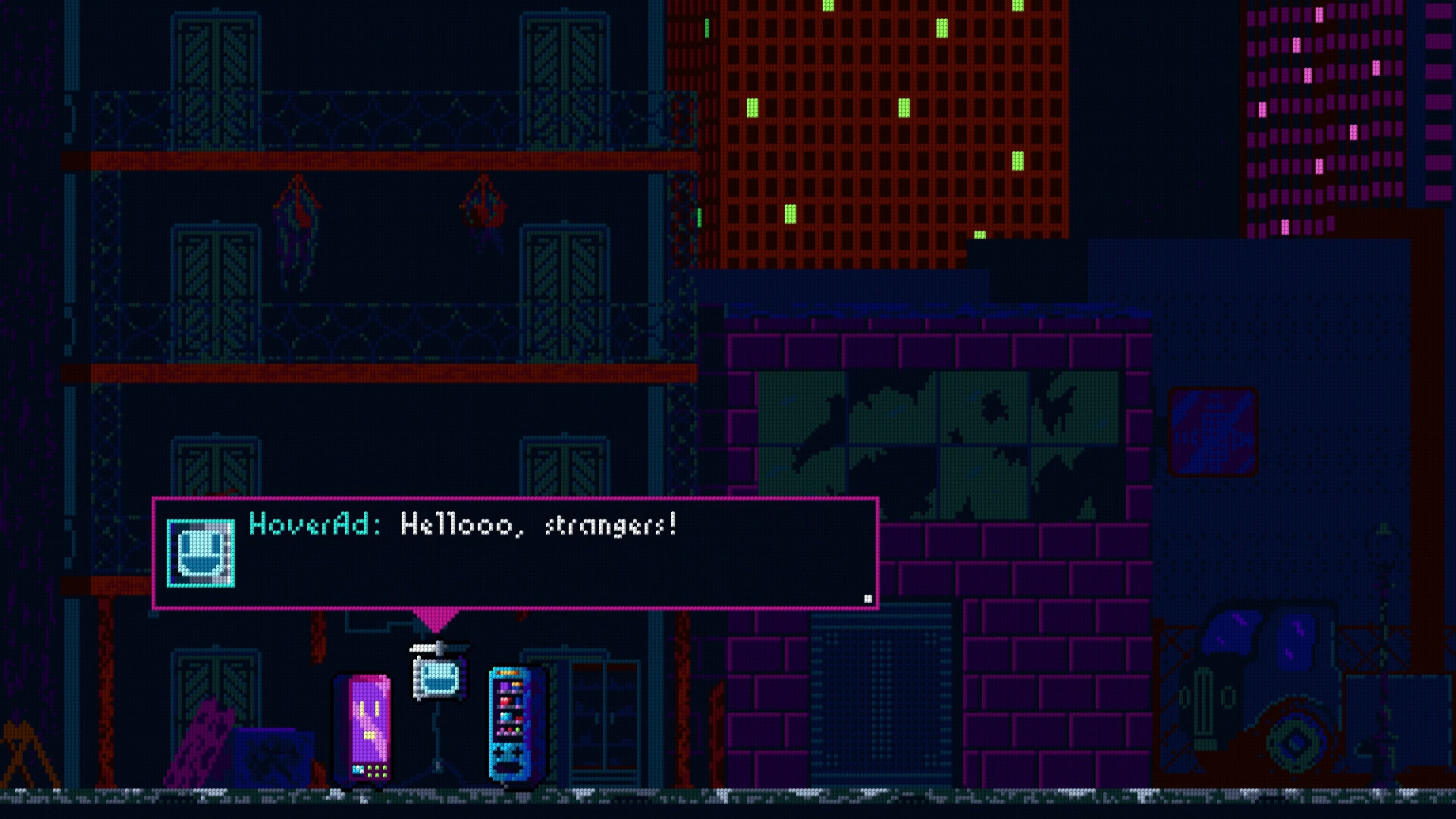Viewport: 1456px width, 819px height.
Task: Expand the dialogue using the blinking continue marker
Action: [867, 597]
